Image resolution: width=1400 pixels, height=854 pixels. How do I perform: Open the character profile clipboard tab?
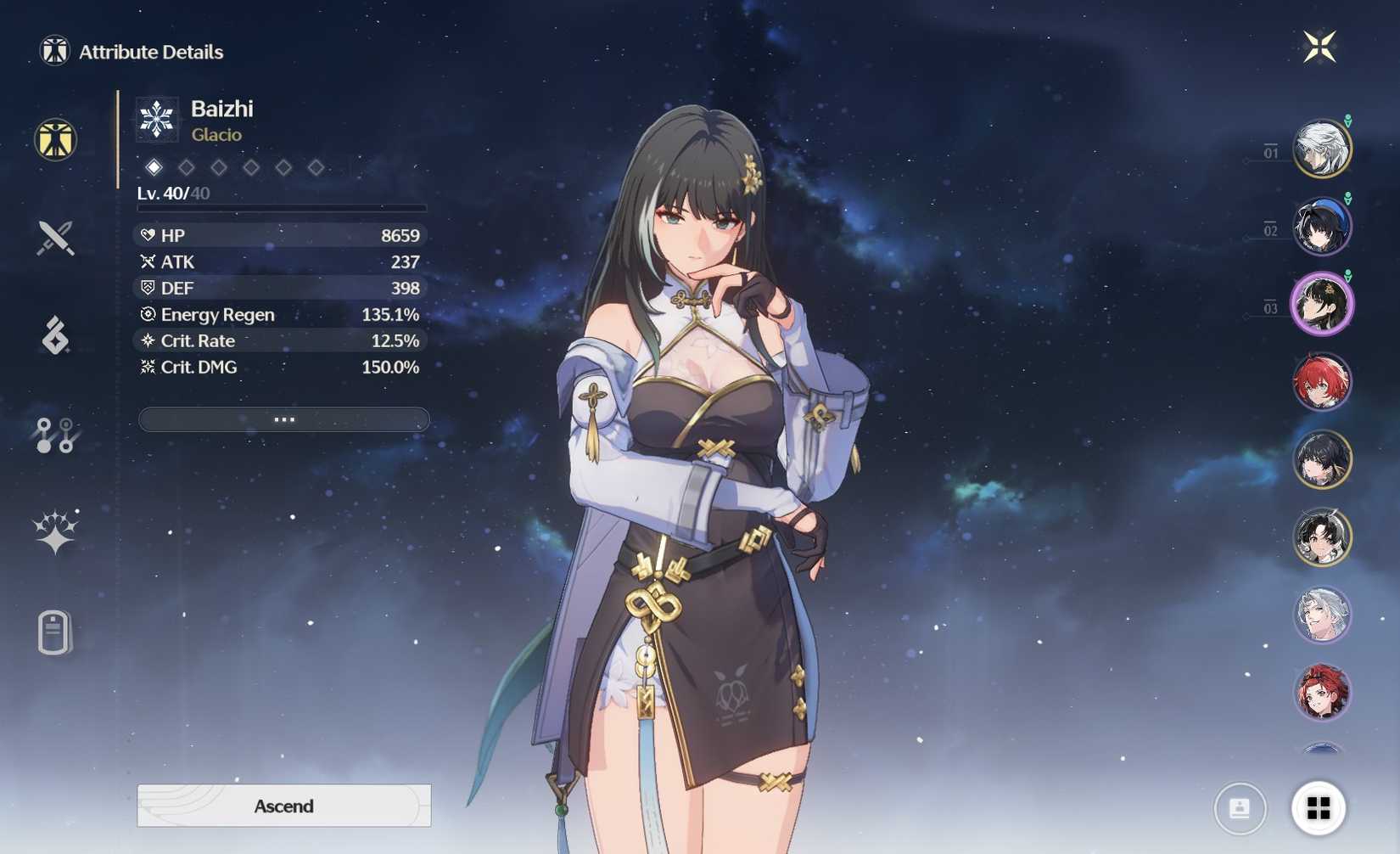53,632
